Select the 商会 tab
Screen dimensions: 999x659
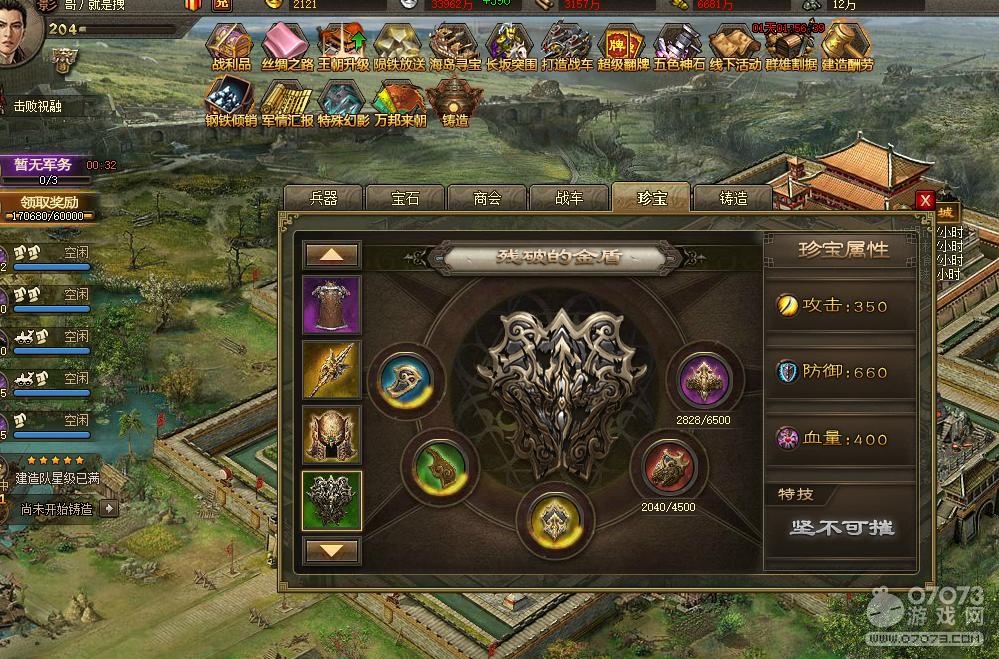[x=487, y=198]
